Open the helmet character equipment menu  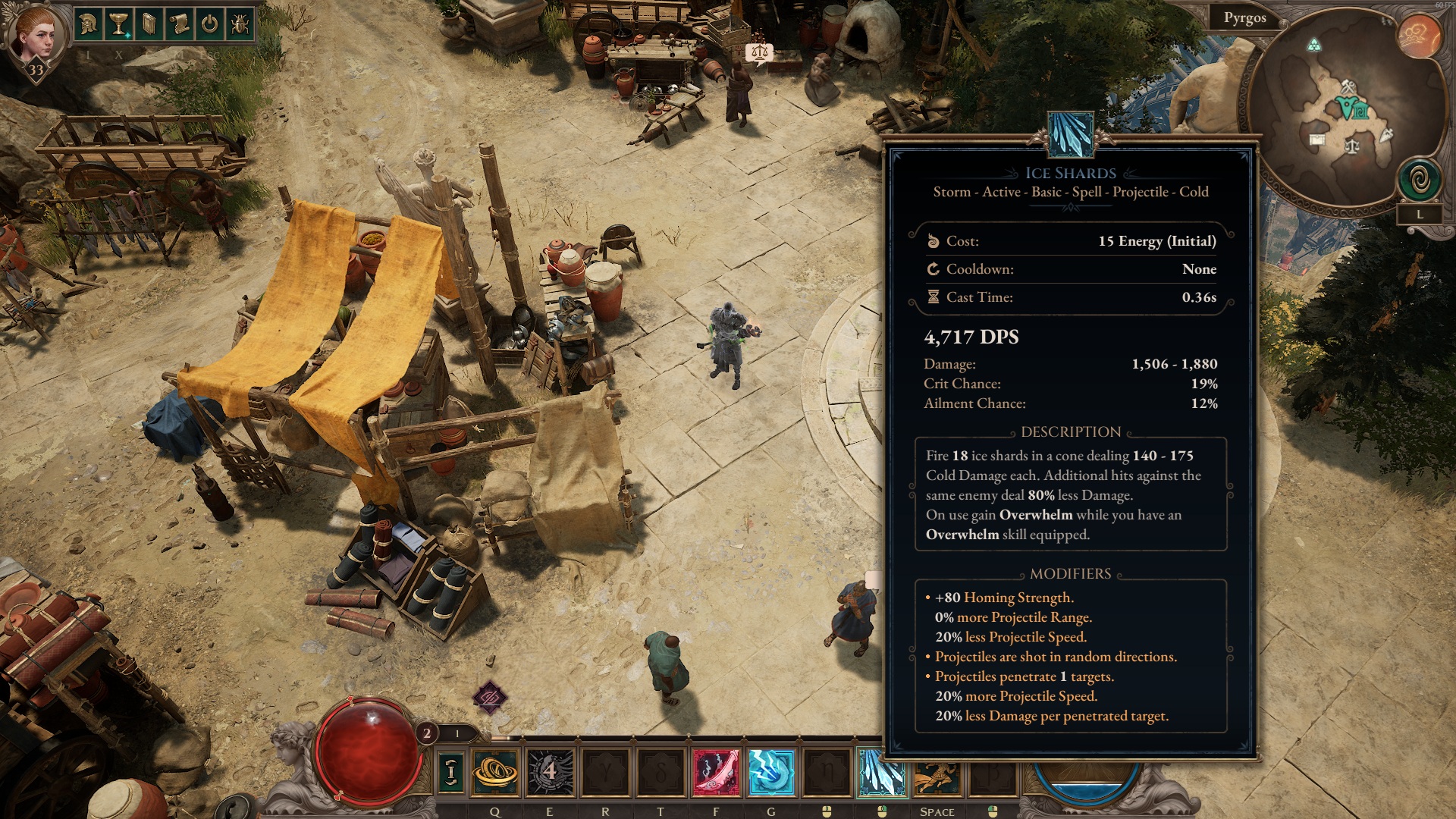coord(89,24)
